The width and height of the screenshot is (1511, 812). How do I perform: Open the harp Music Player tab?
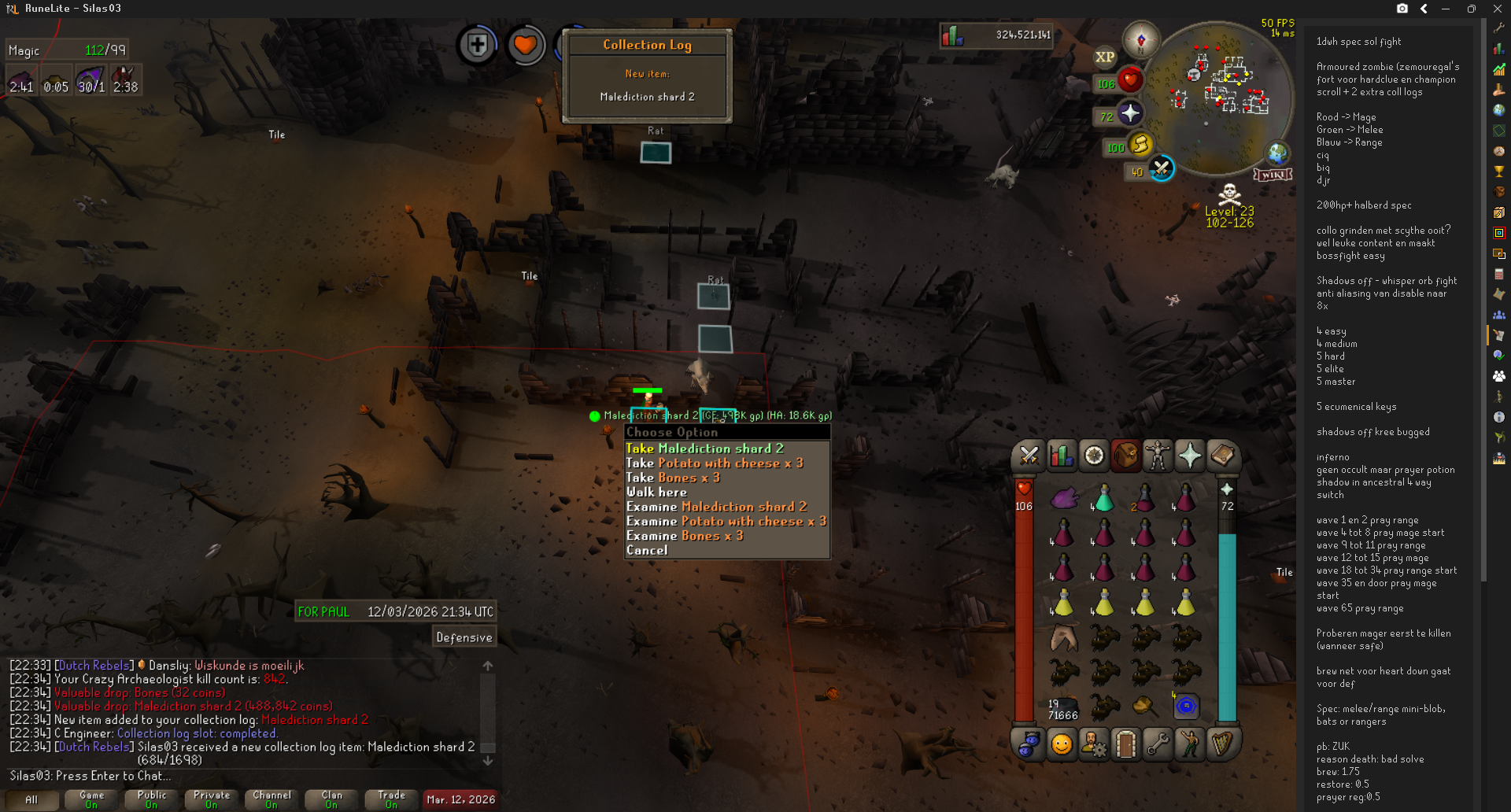coord(1222,744)
